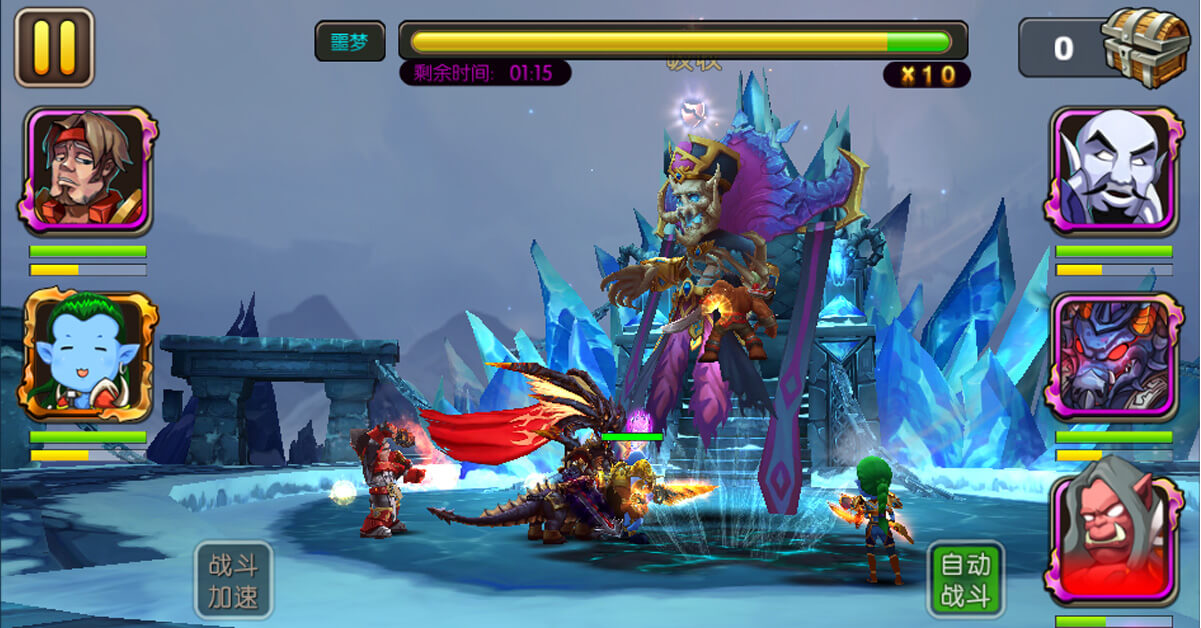Pause the battle with the pause button

tap(54, 47)
